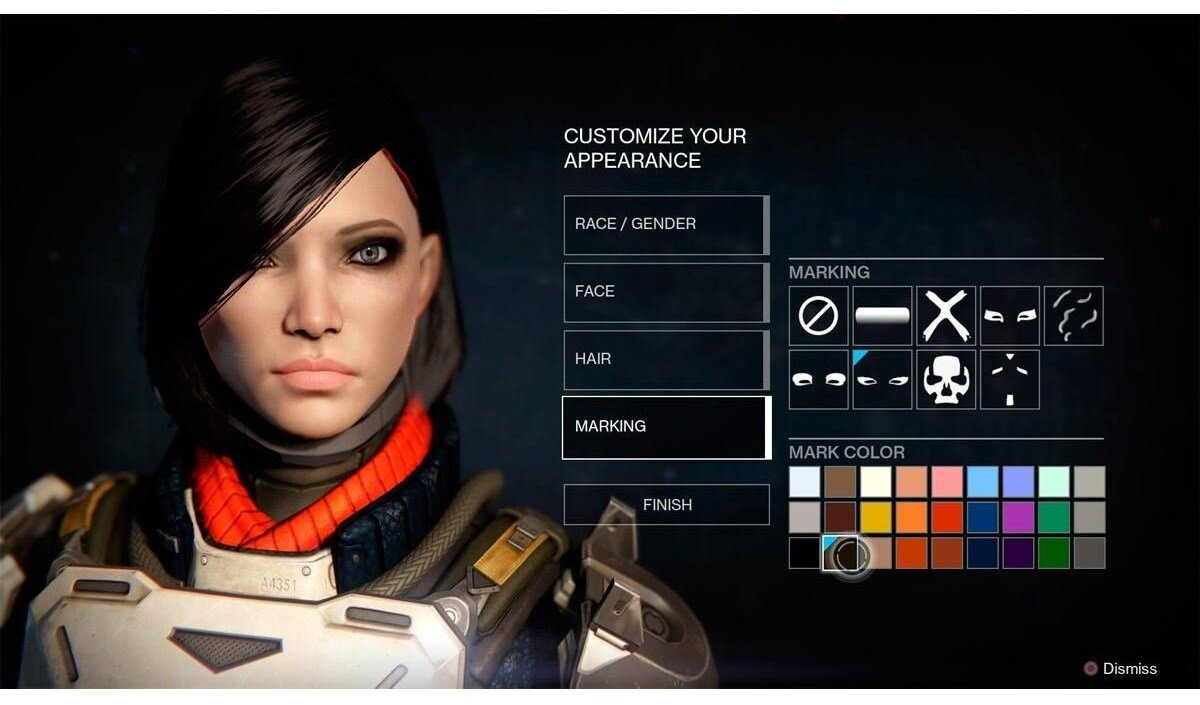Pick the pink mark color
1200x705 pixels.
(x=947, y=482)
